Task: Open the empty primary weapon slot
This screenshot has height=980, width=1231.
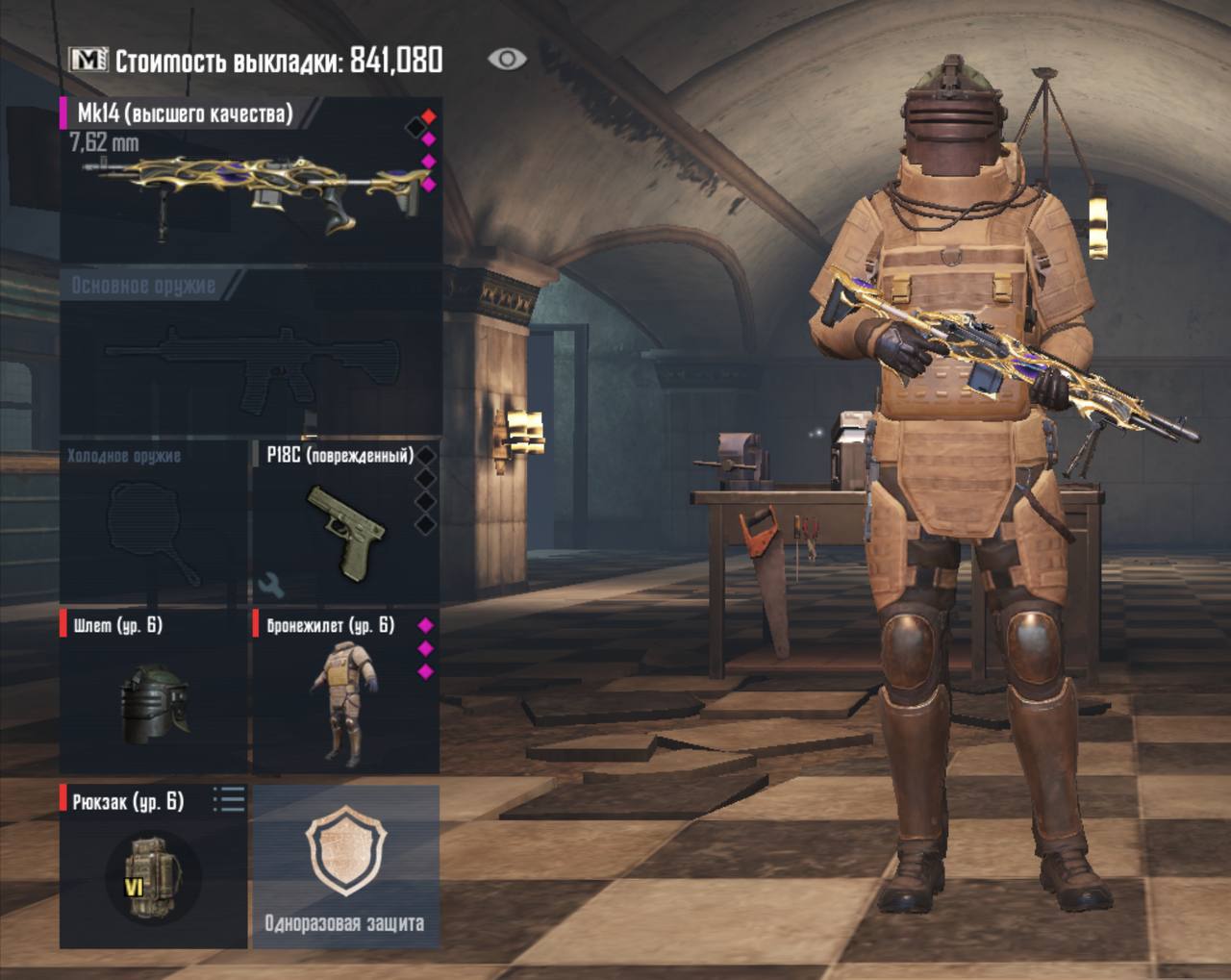Action: tap(250, 355)
